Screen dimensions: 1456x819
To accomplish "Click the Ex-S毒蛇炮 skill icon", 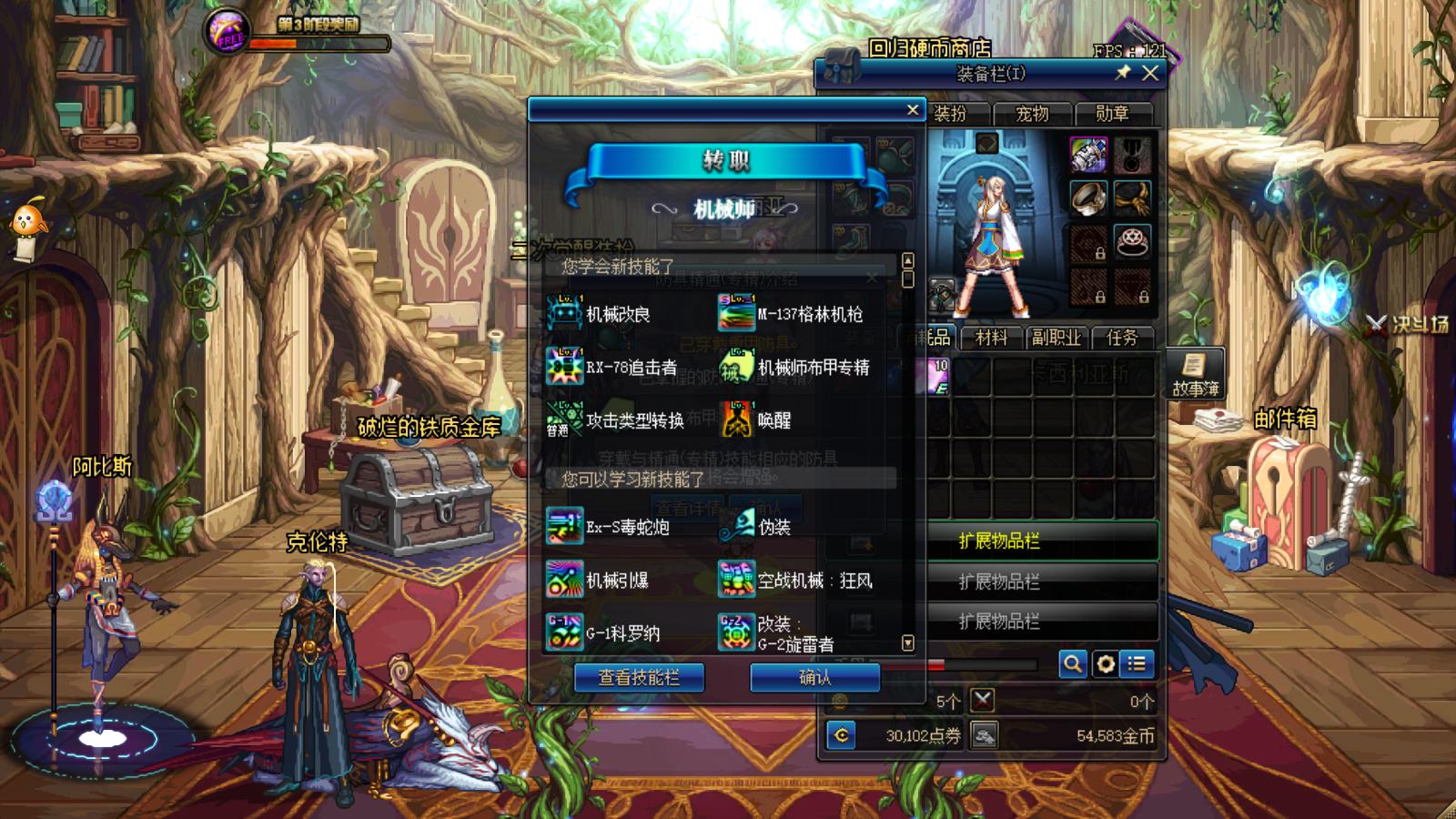I will (564, 526).
